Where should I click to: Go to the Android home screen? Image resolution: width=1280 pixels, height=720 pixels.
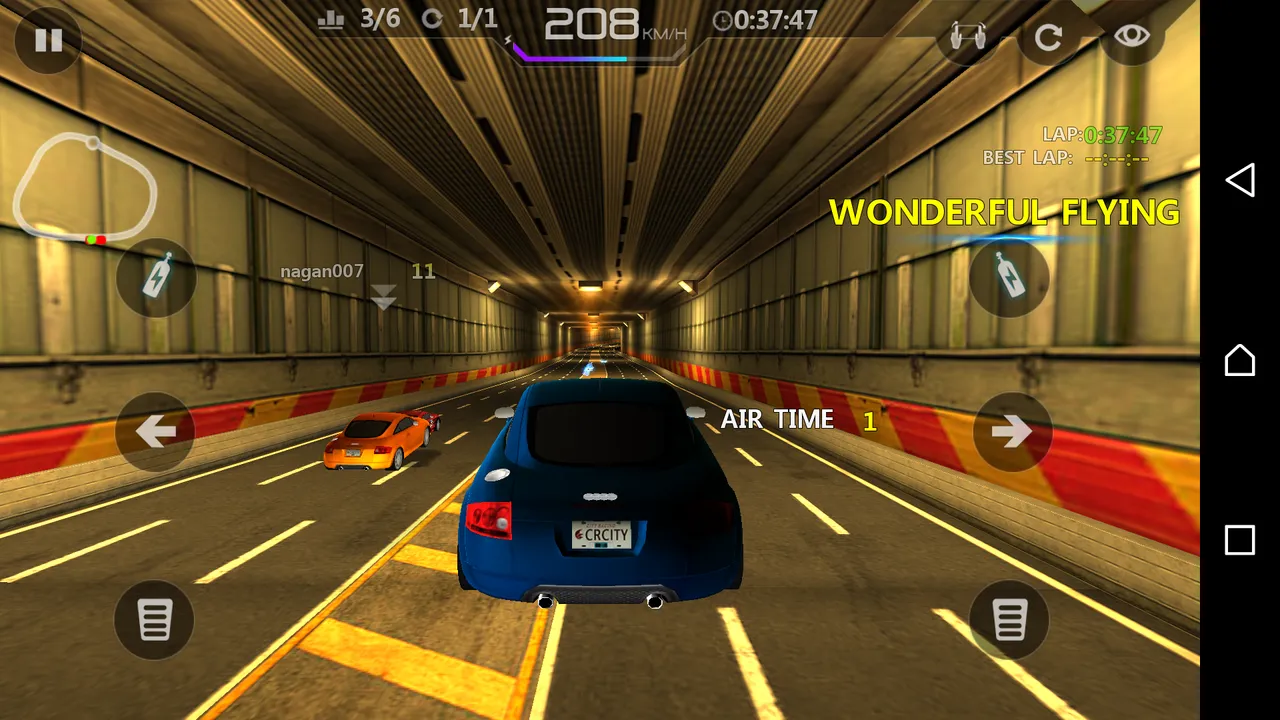1240,360
